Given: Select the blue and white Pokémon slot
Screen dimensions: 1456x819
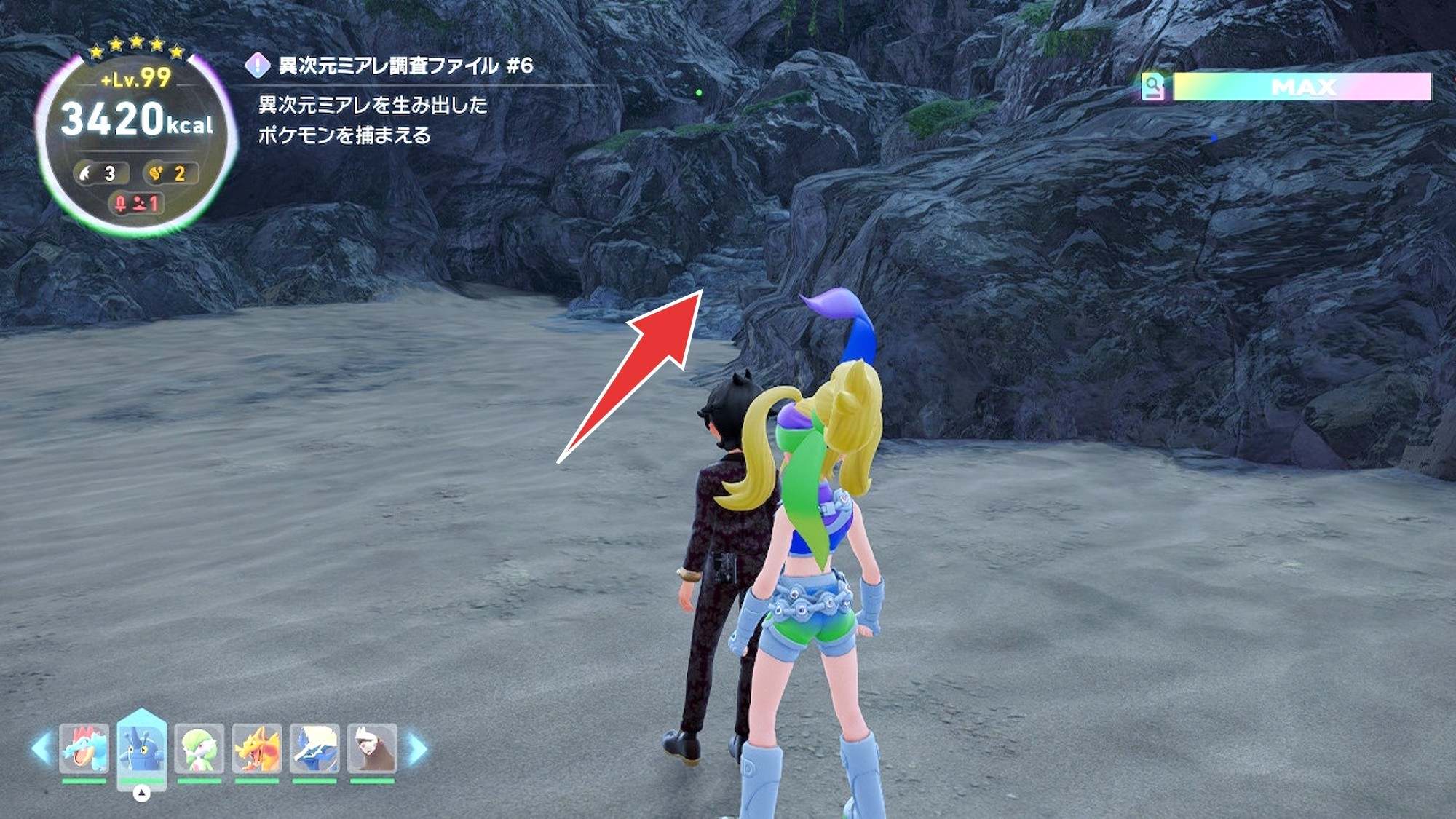Looking at the screenshot, I should 314,748.
